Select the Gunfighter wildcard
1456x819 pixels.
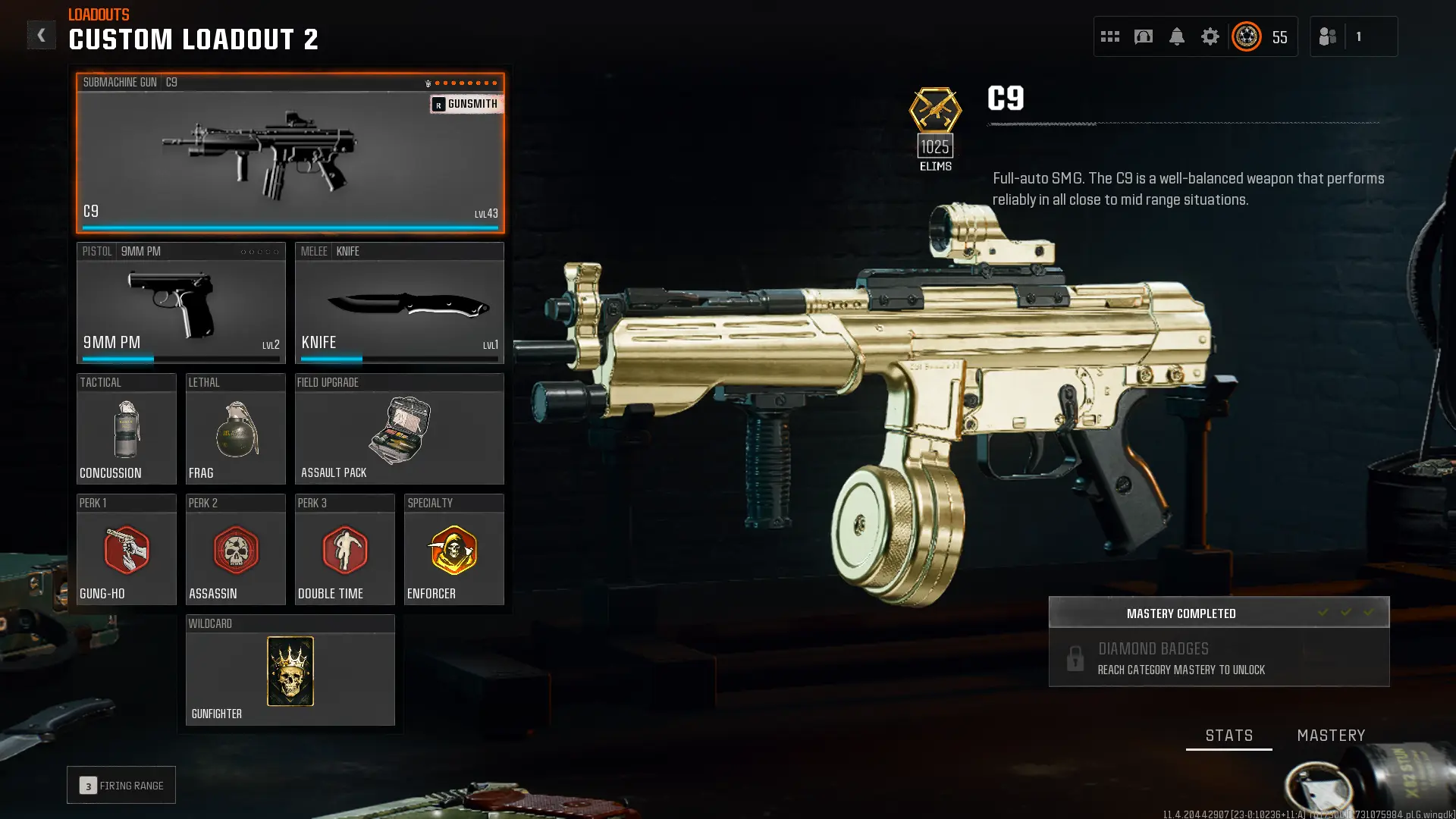coord(290,671)
